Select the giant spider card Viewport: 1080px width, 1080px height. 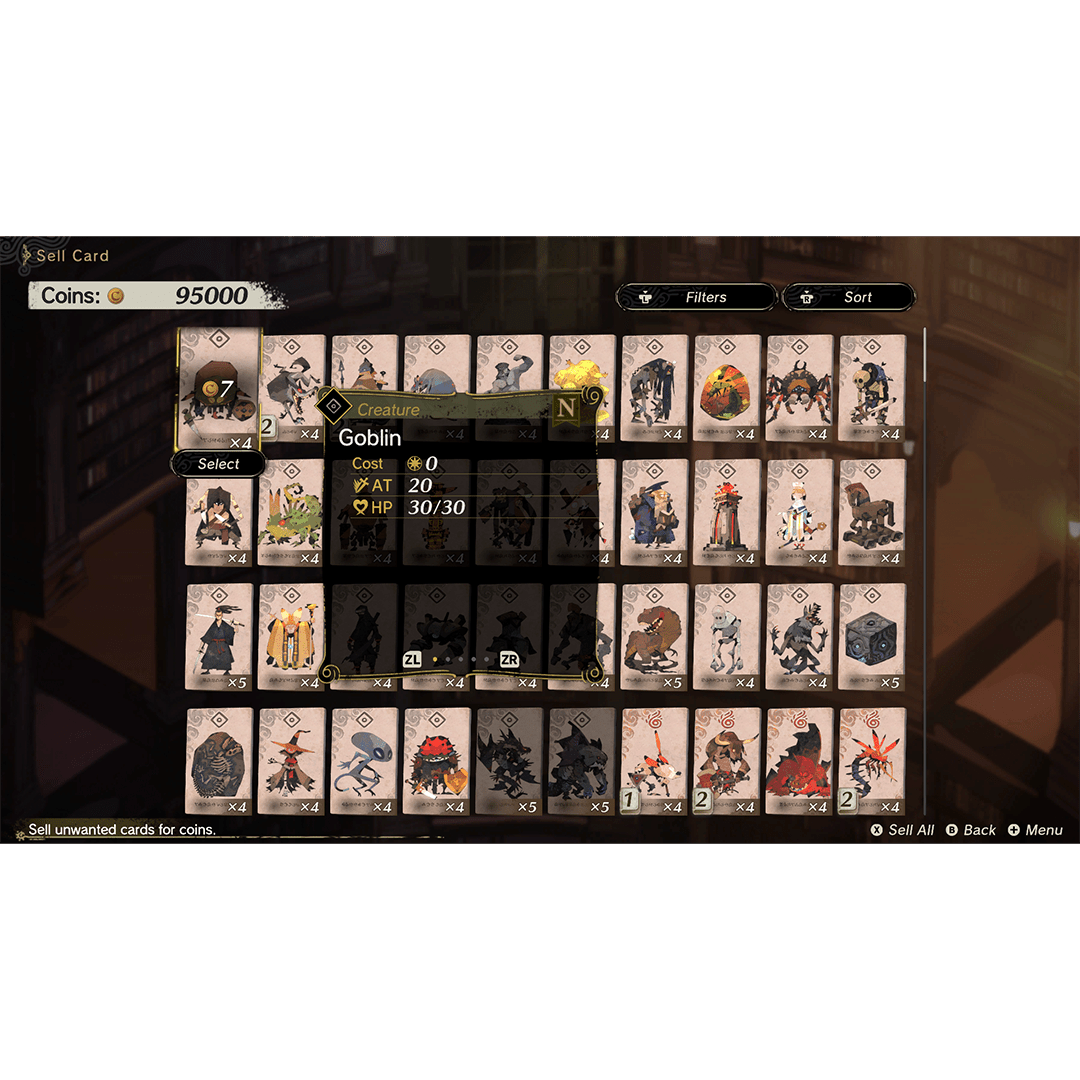(x=799, y=388)
